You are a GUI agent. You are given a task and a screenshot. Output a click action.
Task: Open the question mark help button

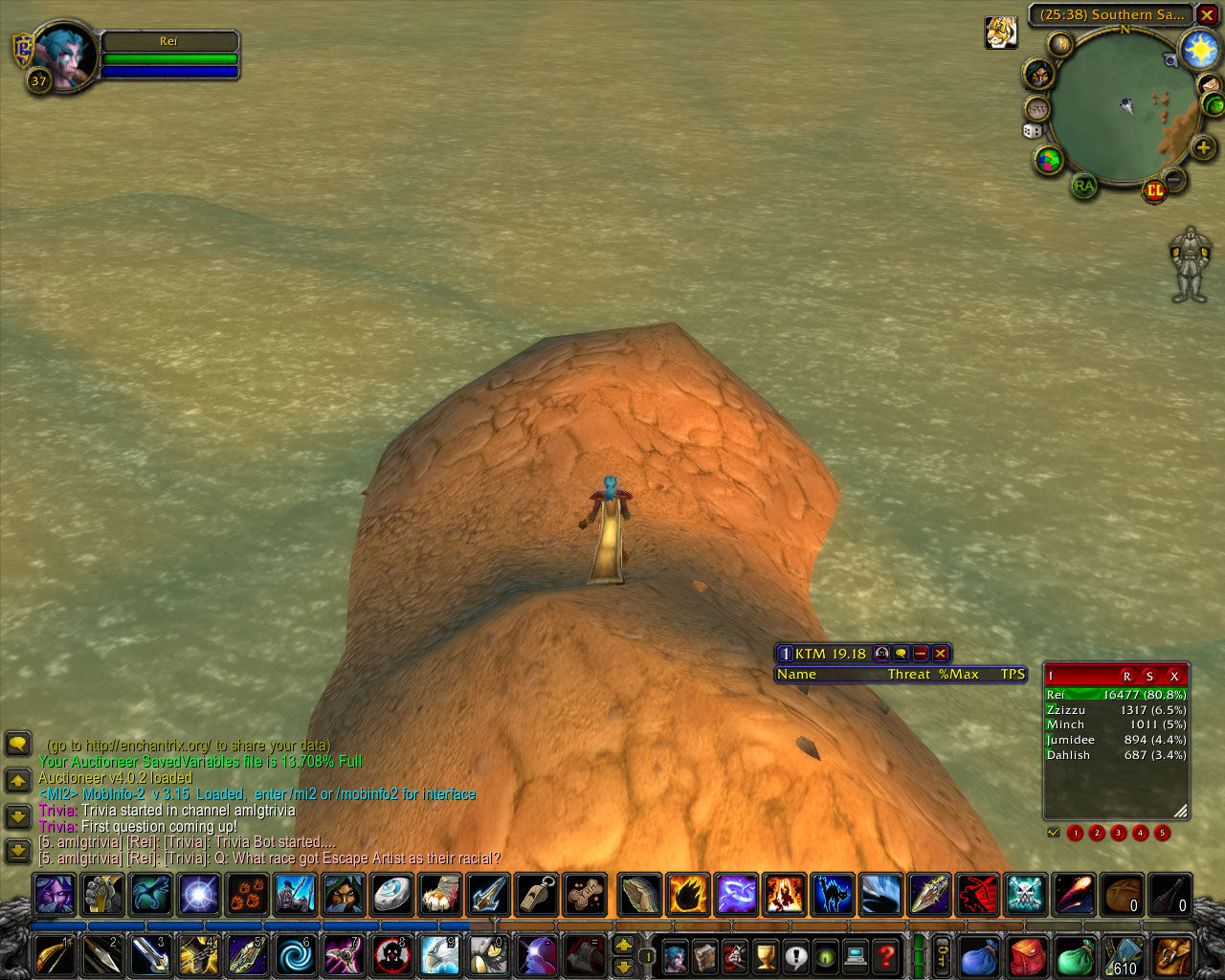coord(886,955)
